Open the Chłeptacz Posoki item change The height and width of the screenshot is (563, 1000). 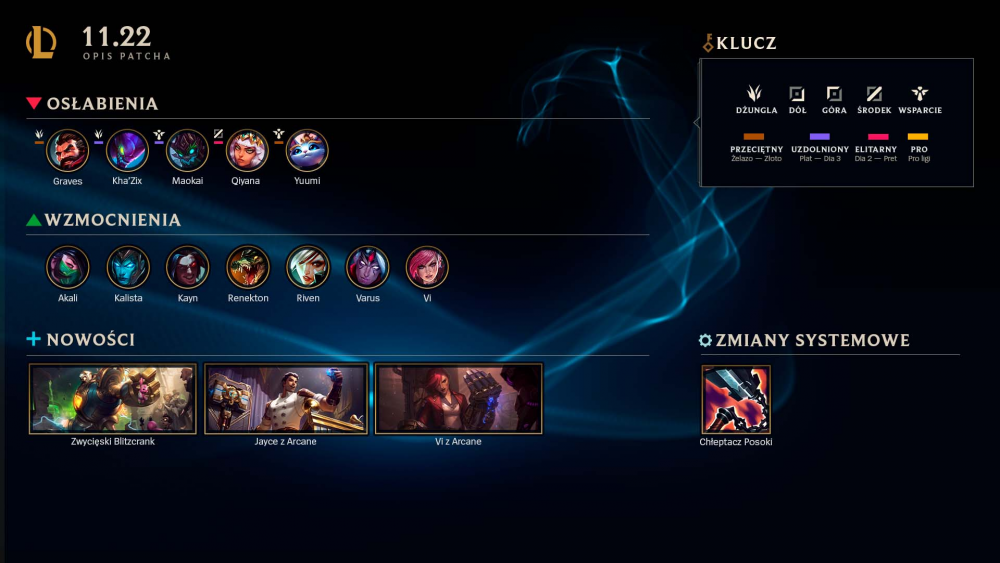736,398
